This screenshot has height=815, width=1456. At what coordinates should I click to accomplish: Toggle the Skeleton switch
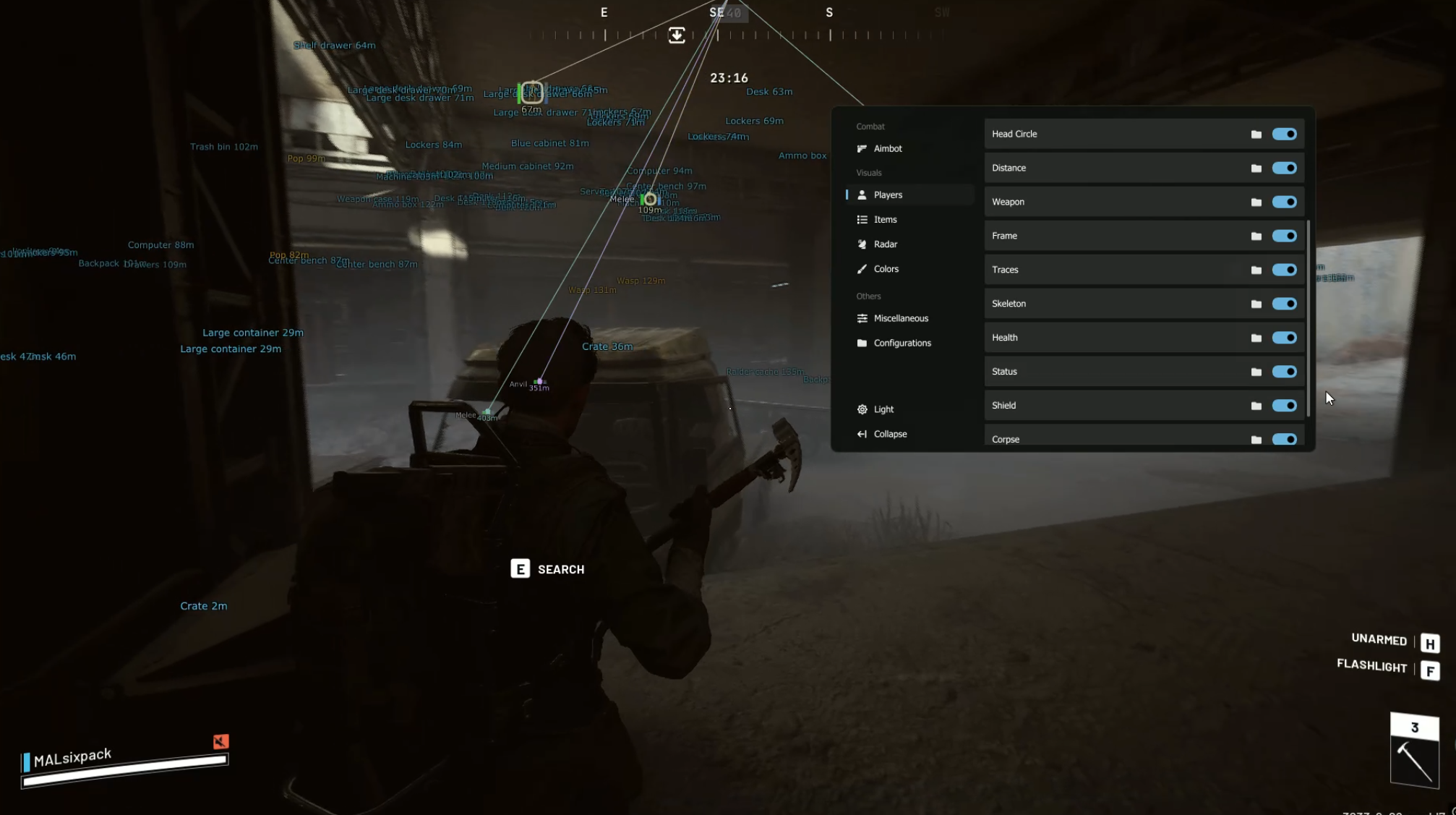(x=1284, y=304)
